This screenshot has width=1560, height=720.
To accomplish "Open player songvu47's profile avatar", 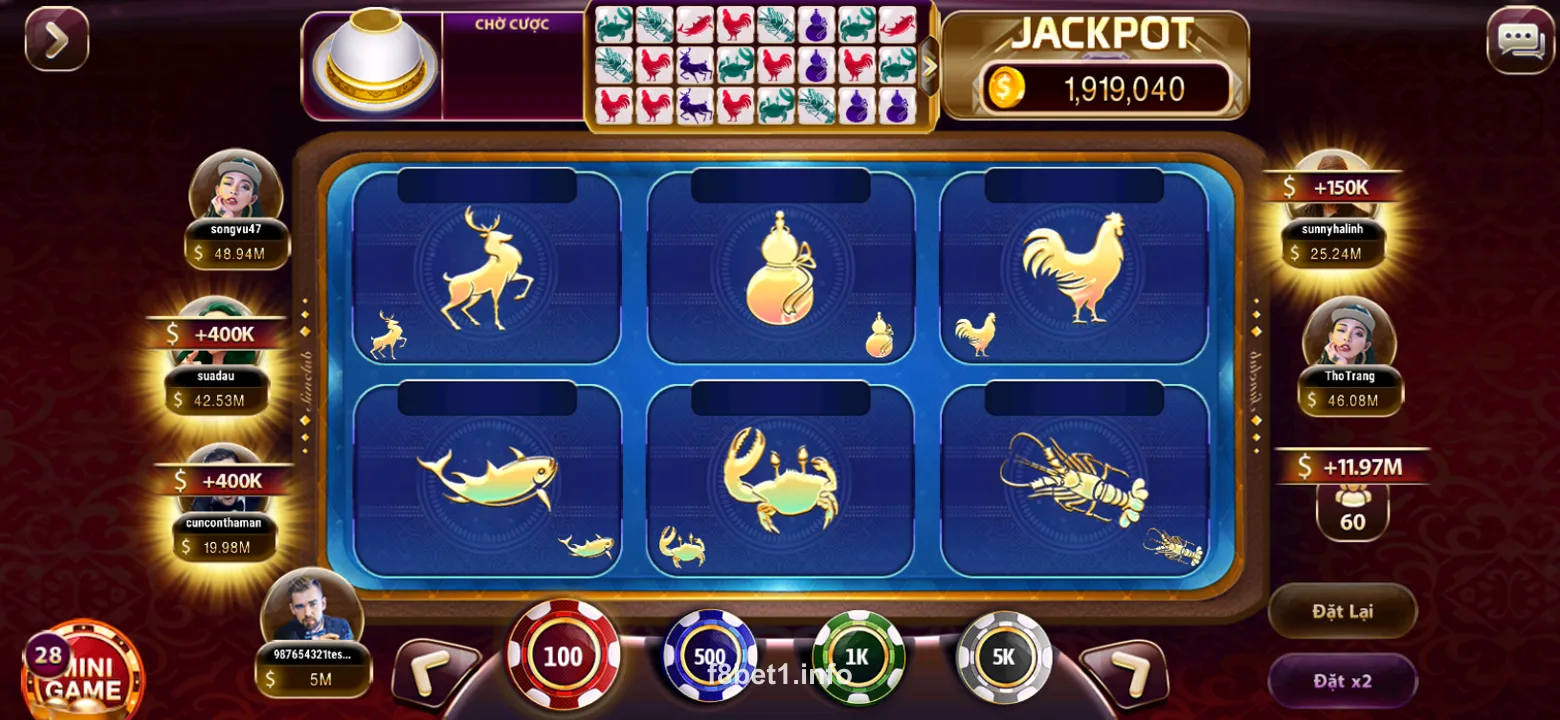I will coord(236,187).
